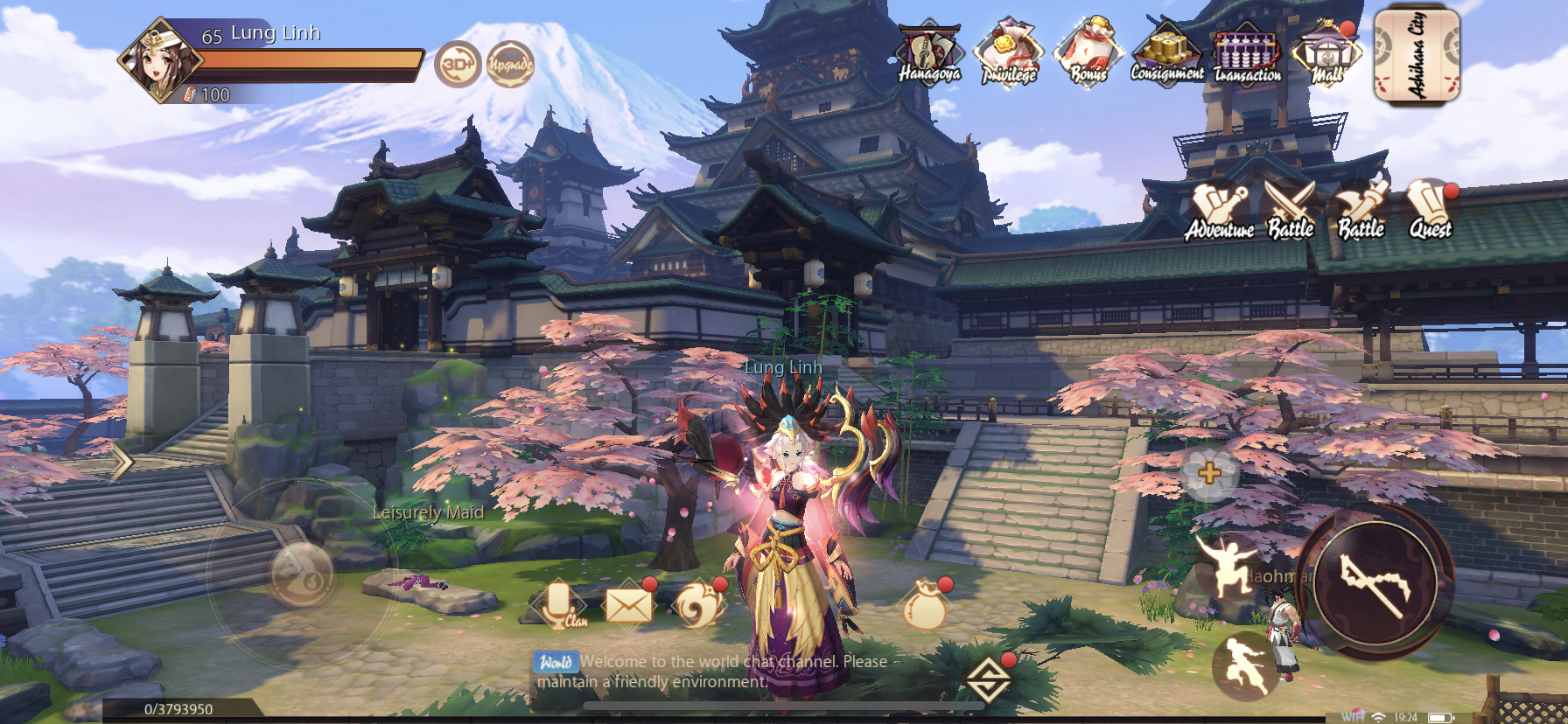Open the mail envelope inbox

tap(629, 604)
